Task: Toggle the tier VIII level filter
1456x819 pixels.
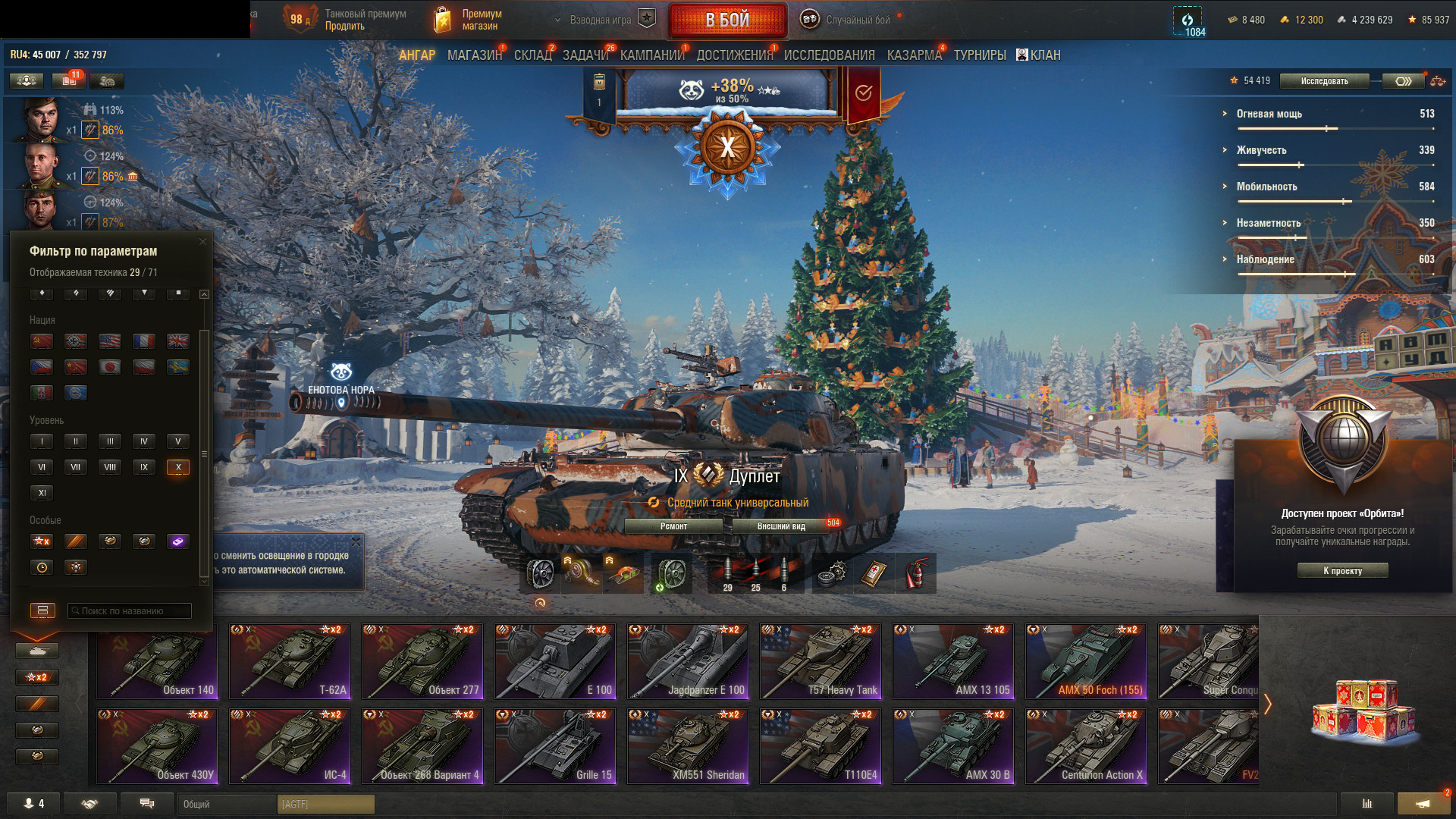Action: (x=110, y=467)
